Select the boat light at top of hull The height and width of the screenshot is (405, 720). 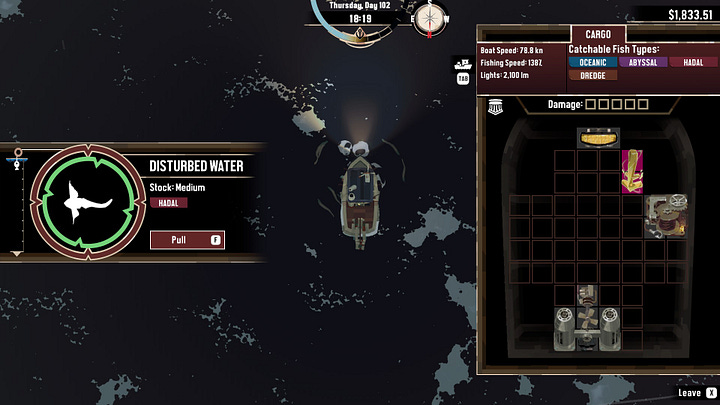click(x=598, y=137)
